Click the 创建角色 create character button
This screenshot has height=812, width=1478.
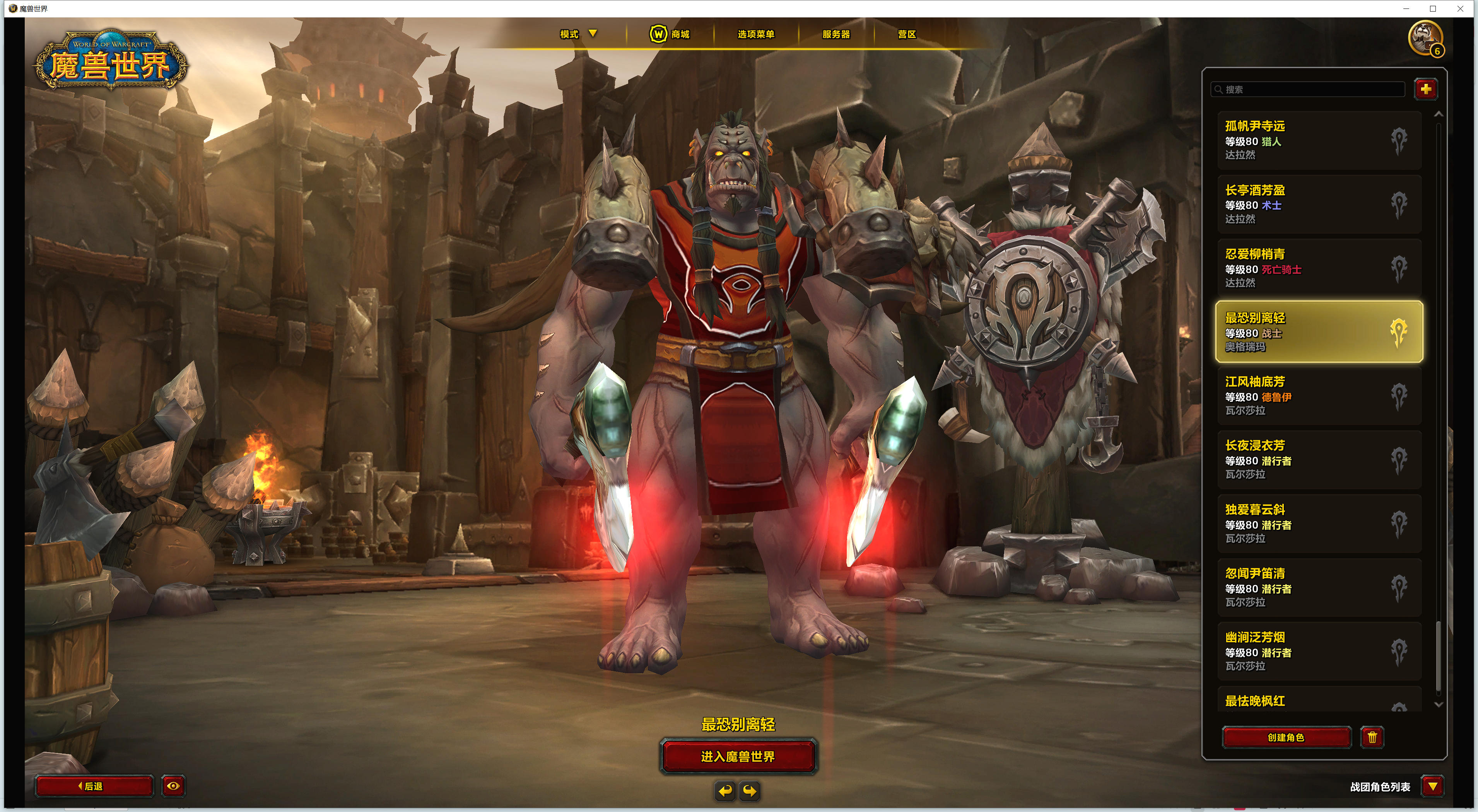click(x=1286, y=737)
